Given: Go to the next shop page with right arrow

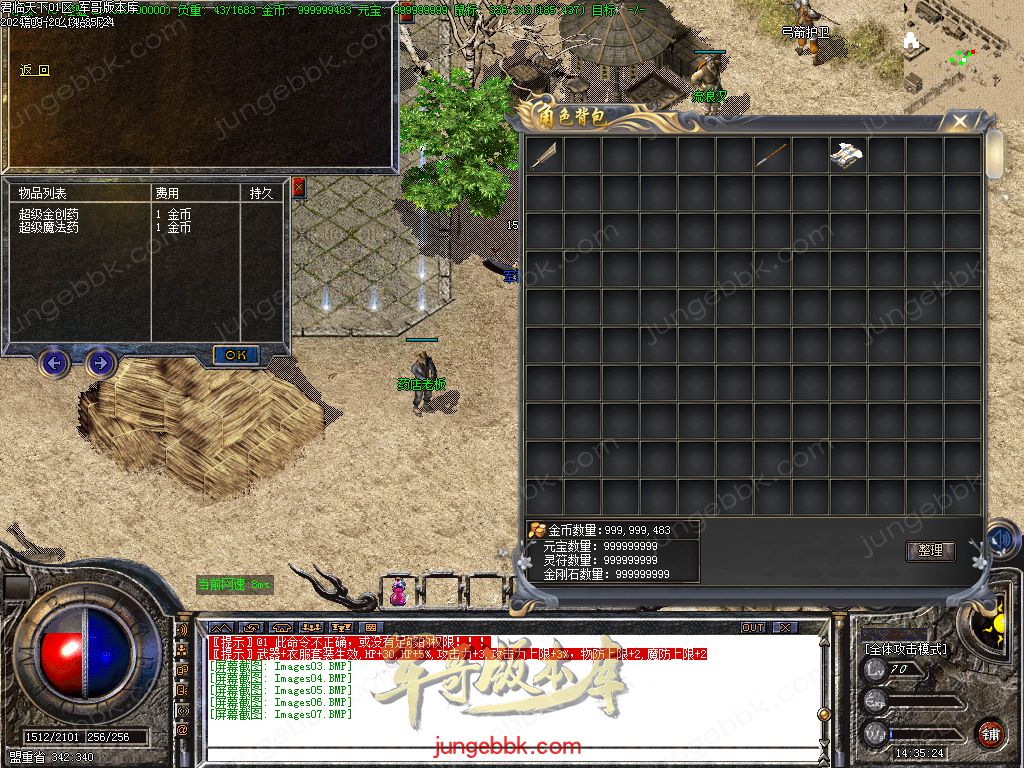Looking at the screenshot, I should point(100,362).
